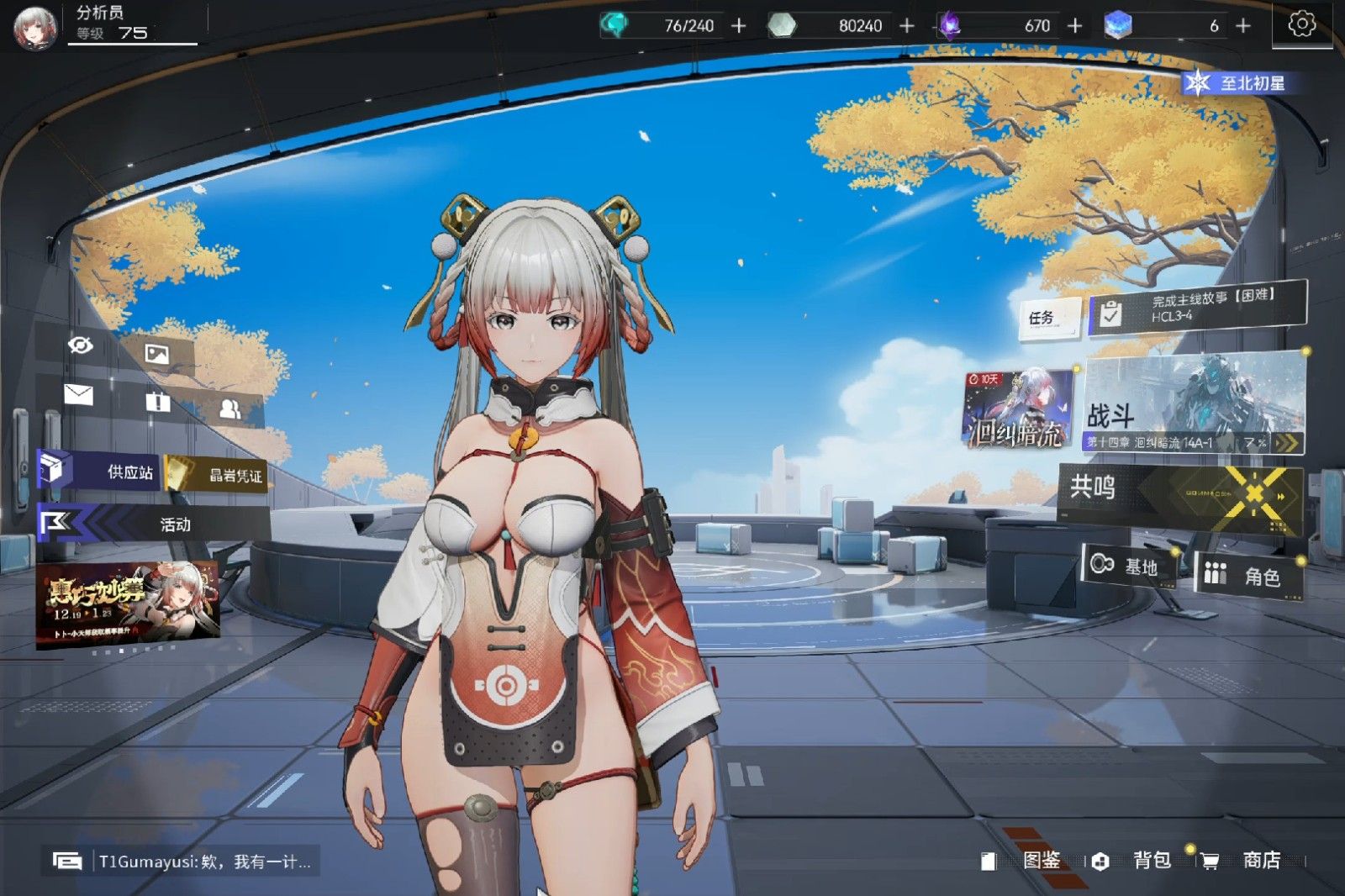The image size is (1345, 896).
Task: Open the friends list icon
Action: click(229, 409)
